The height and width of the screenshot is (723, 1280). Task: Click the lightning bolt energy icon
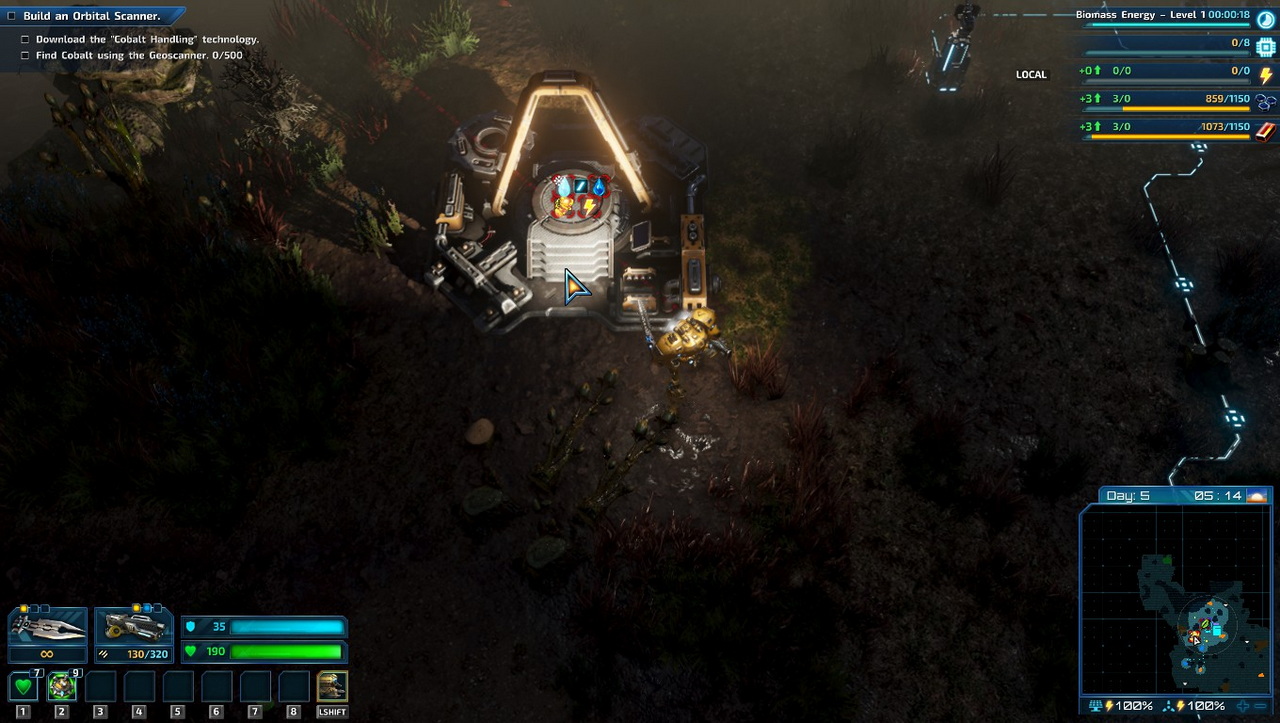[1266, 74]
